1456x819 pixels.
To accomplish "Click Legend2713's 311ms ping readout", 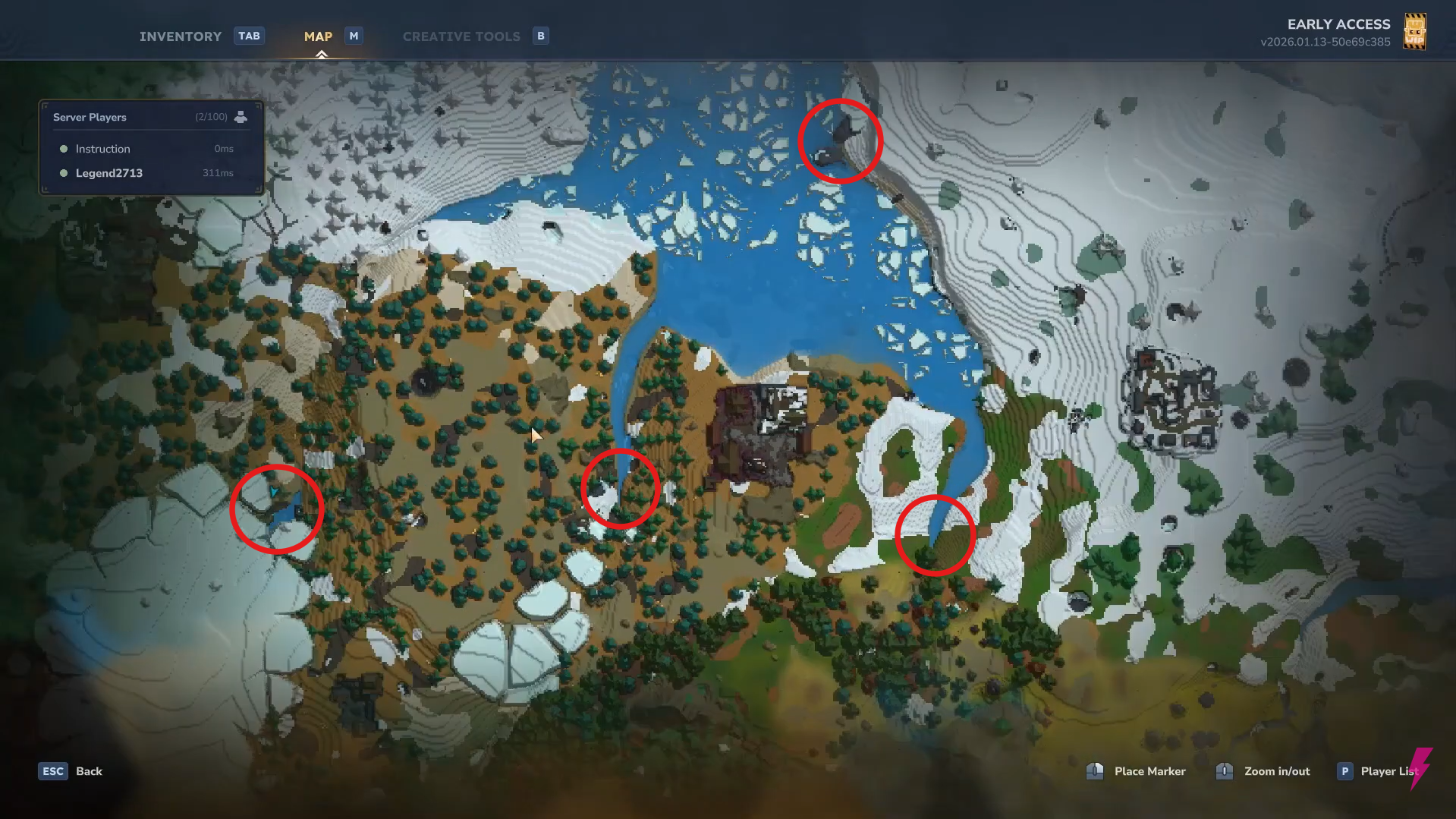I will (218, 173).
